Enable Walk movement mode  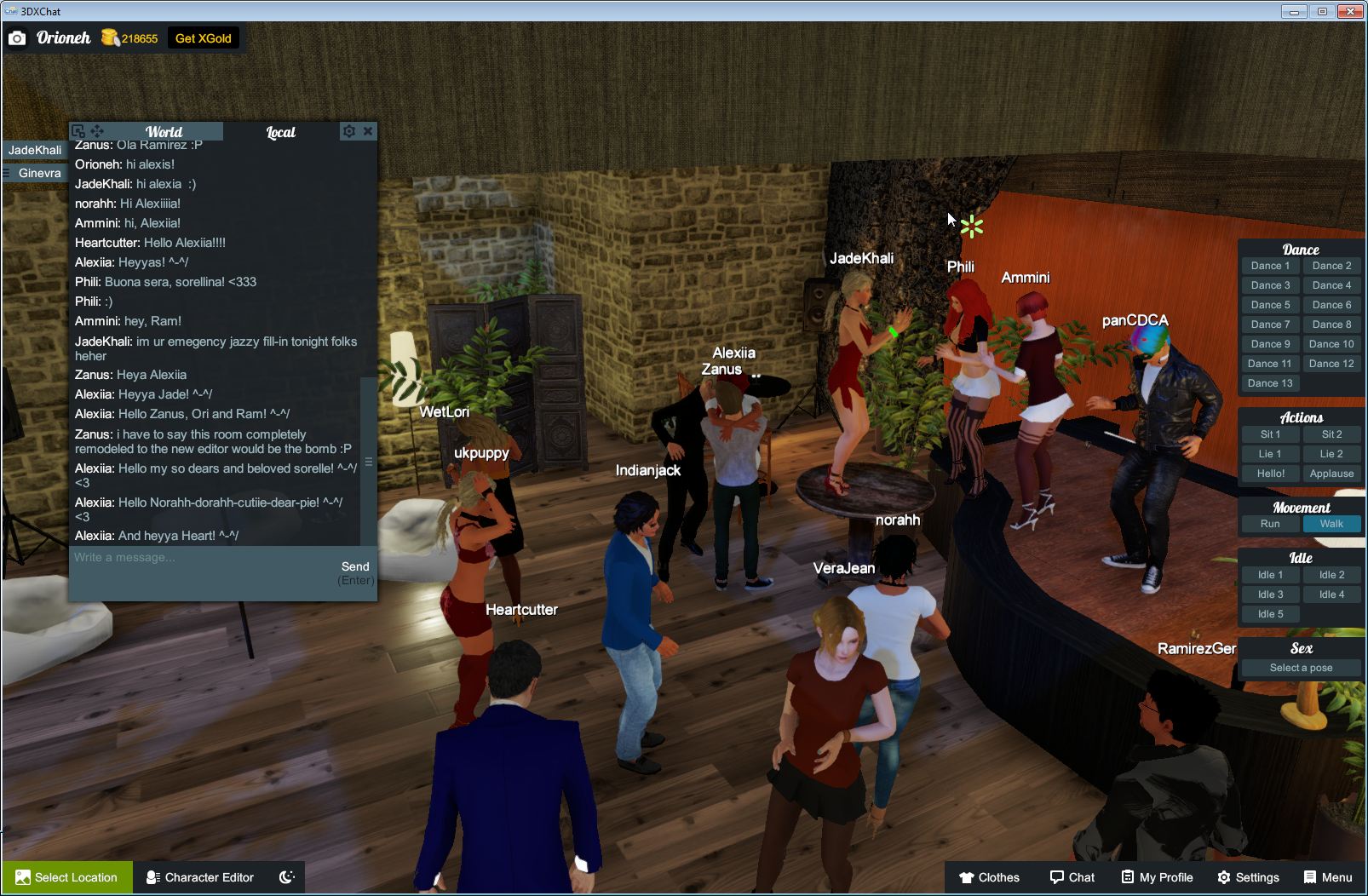(x=1331, y=524)
